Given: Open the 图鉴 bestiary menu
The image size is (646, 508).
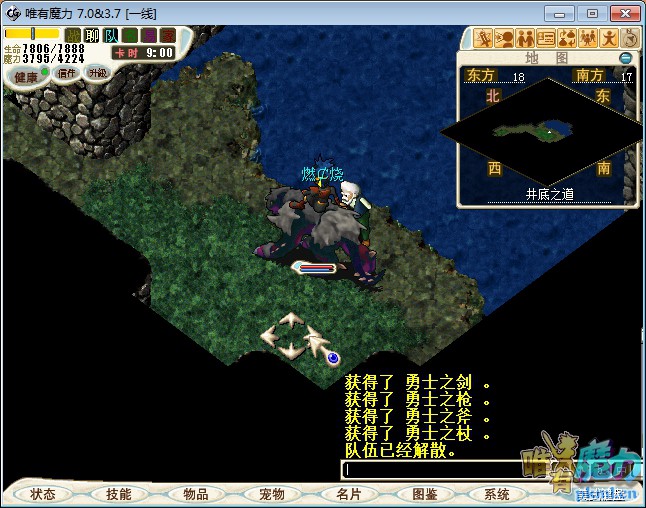Looking at the screenshot, I should [x=423, y=494].
